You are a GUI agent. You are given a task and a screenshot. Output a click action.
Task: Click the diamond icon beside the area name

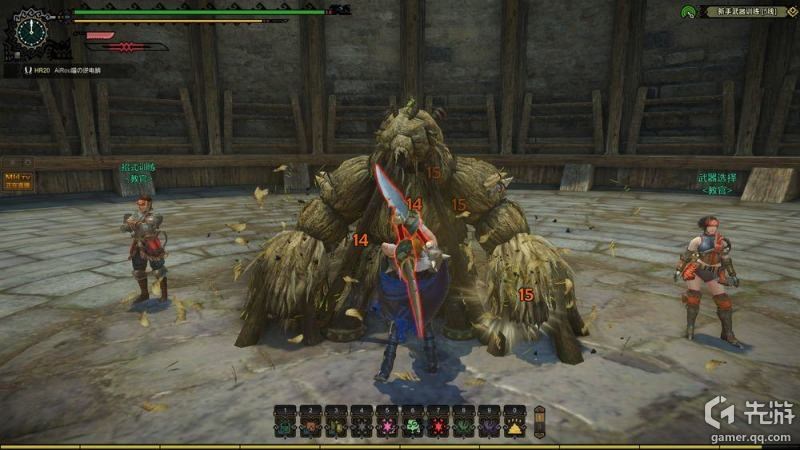click(x=792, y=11)
